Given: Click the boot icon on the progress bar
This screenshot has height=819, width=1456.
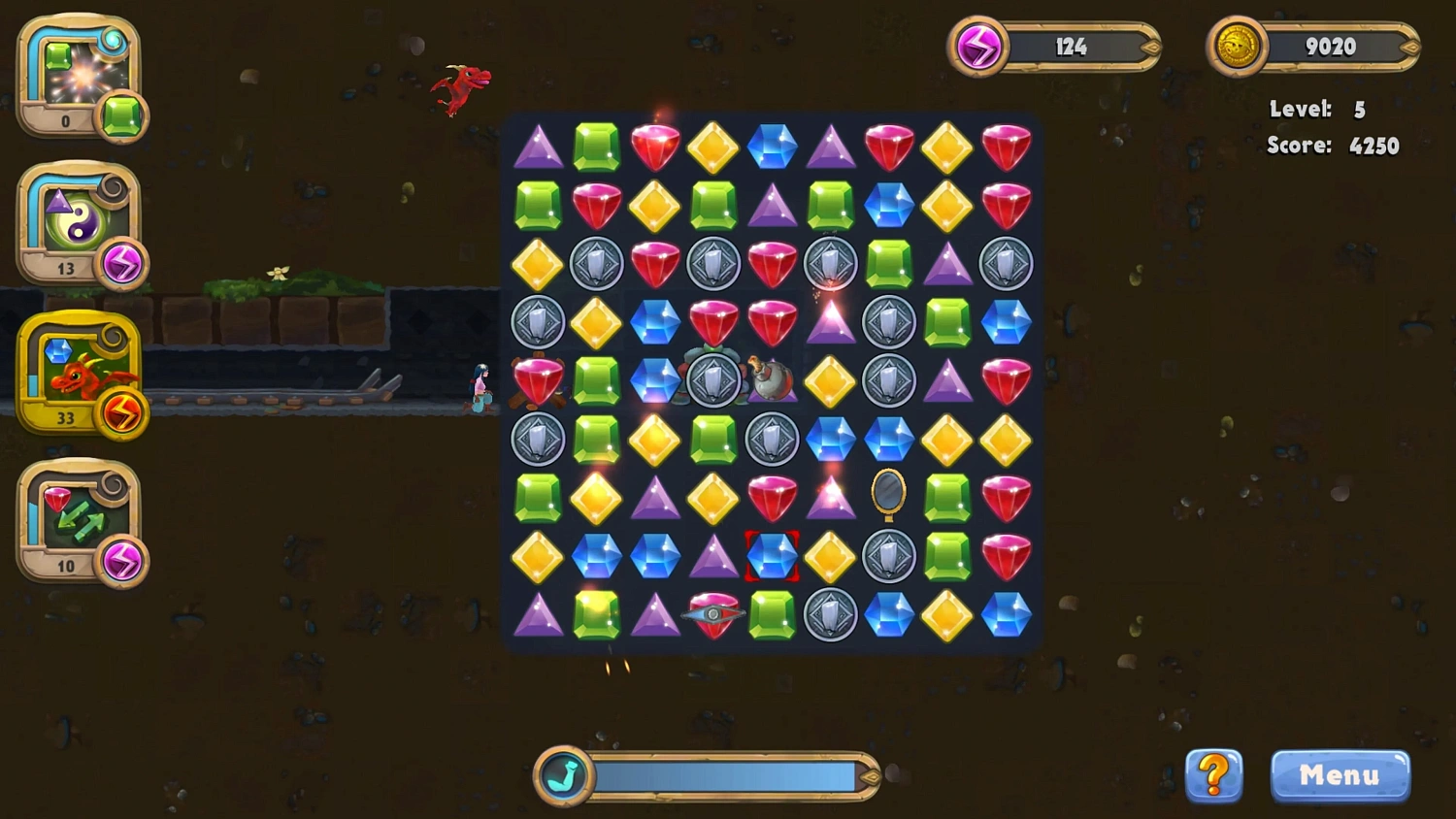Looking at the screenshot, I should [x=566, y=775].
